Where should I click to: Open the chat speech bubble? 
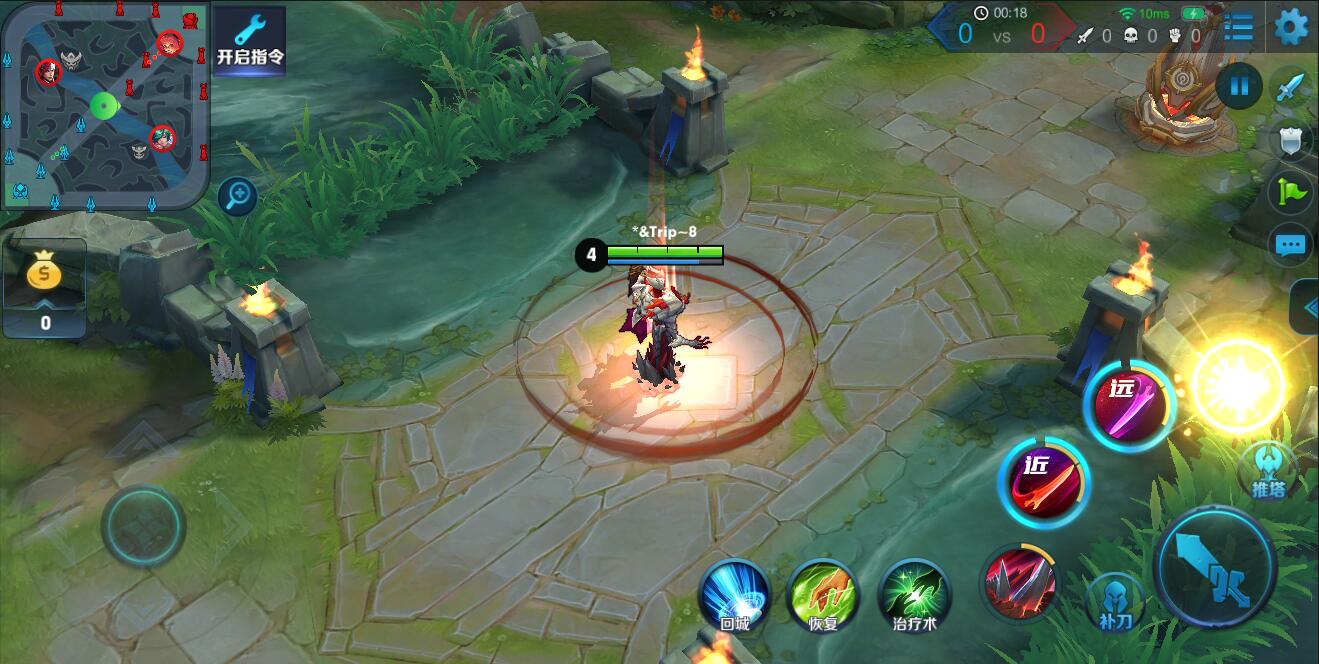pyautogui.click(x=1290, y=244)
